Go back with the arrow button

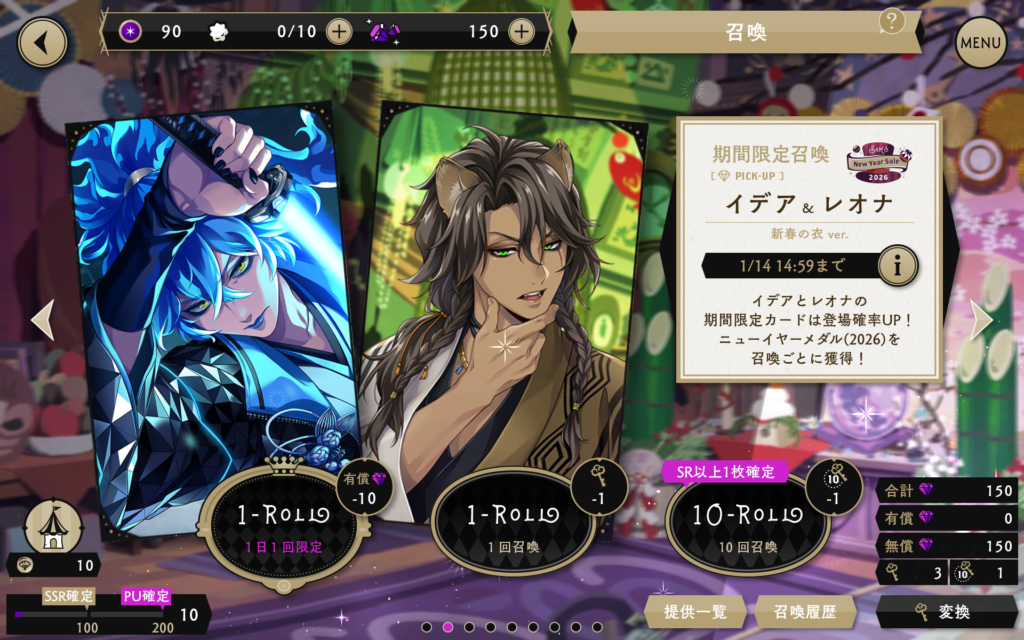[x=42, y=42]
